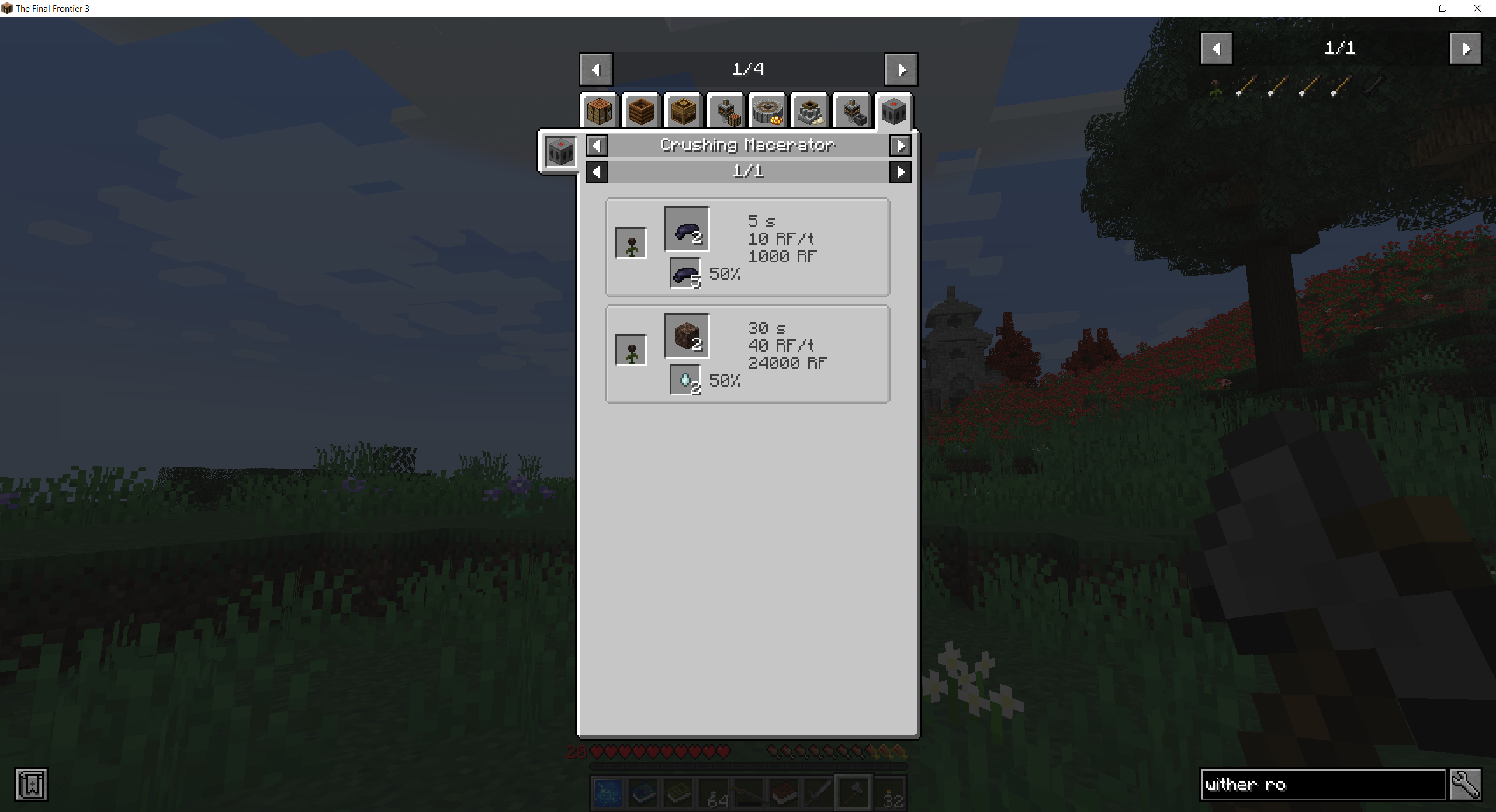This screenshot has width=1496, height=812.
Task: Select the press machine recipe category tab
Action: [x=726, y=111]
